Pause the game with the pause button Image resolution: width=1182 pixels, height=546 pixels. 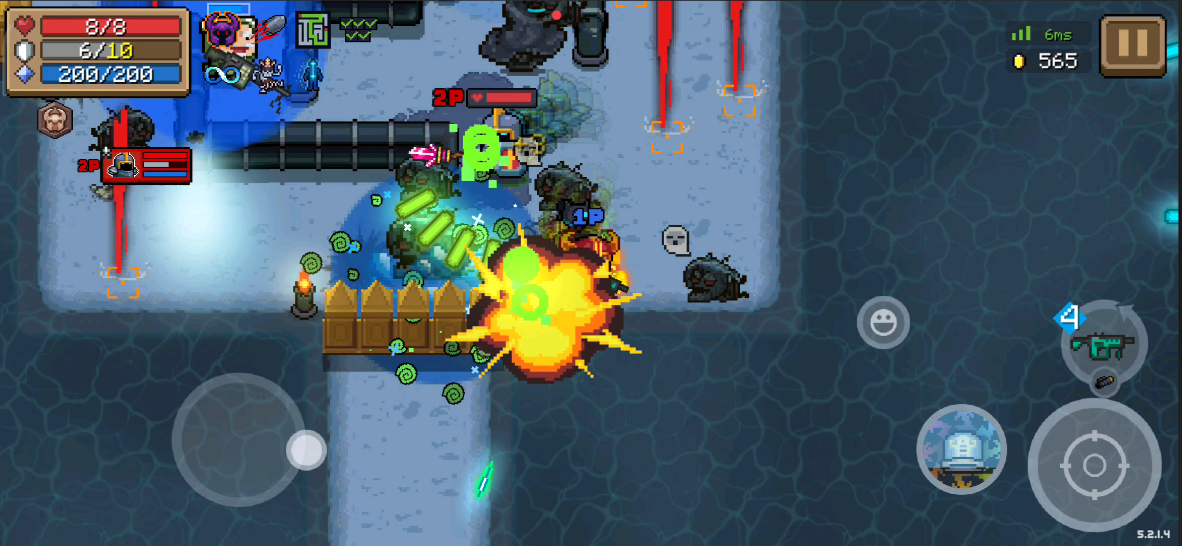(1133, 45)
